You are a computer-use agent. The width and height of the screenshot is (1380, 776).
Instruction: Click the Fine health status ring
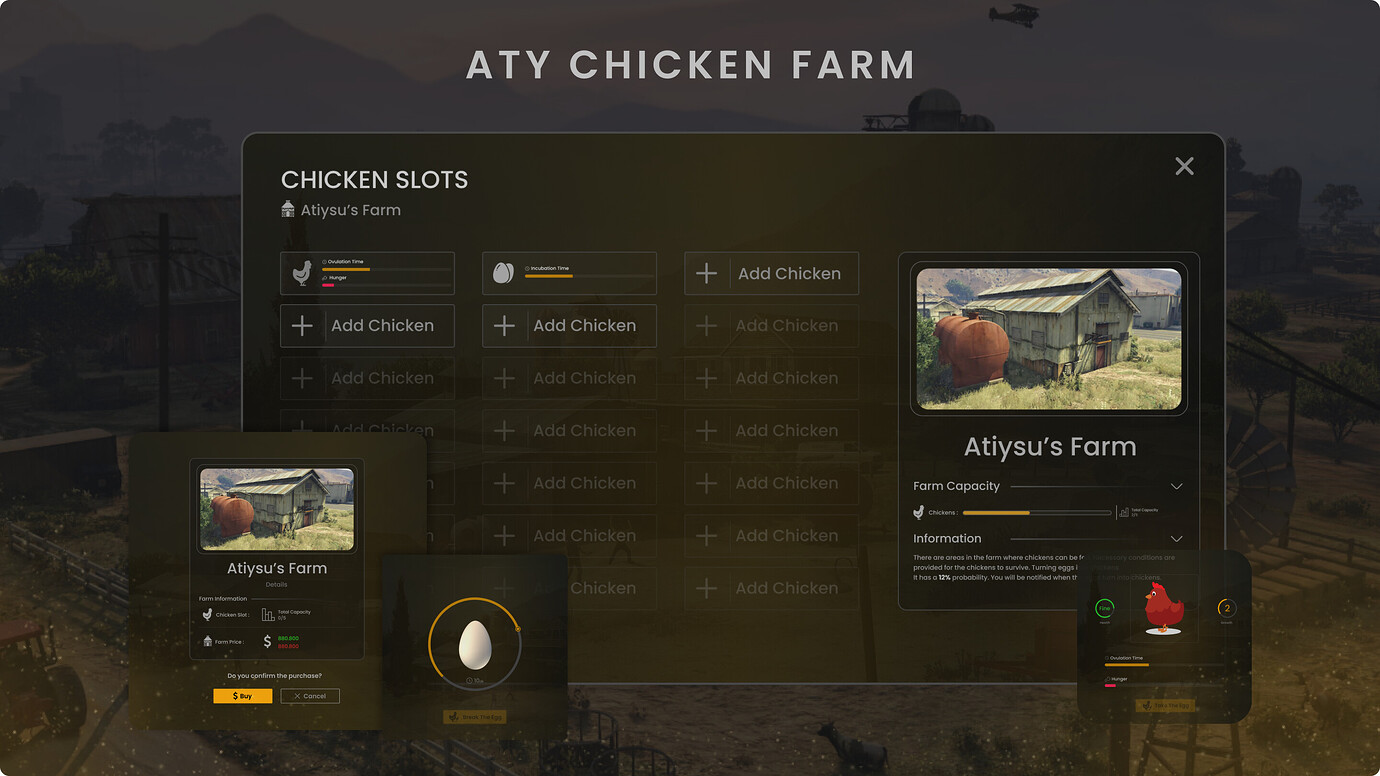tap(1105, 608)
